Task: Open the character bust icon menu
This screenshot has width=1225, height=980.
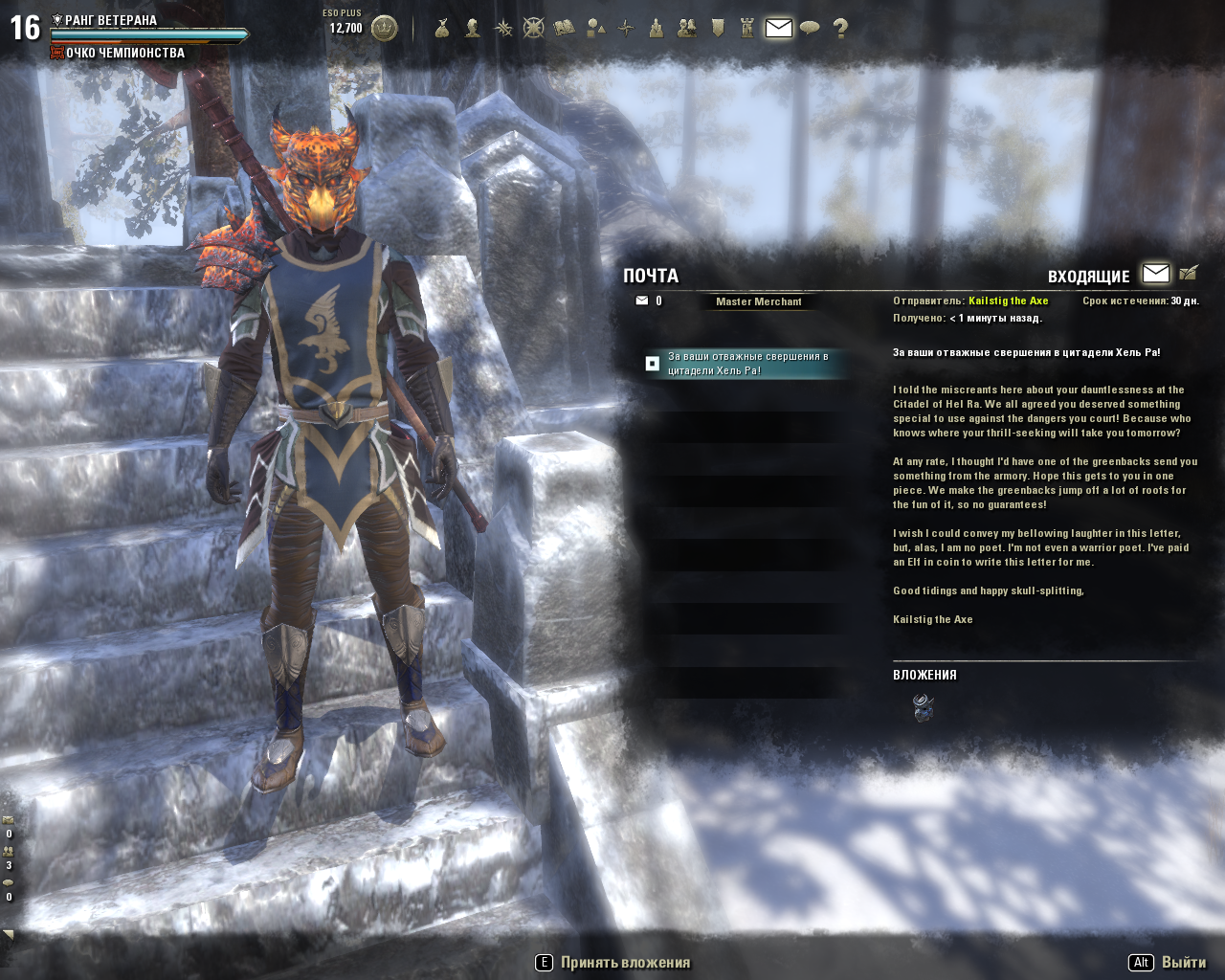Action: (472, 28)
